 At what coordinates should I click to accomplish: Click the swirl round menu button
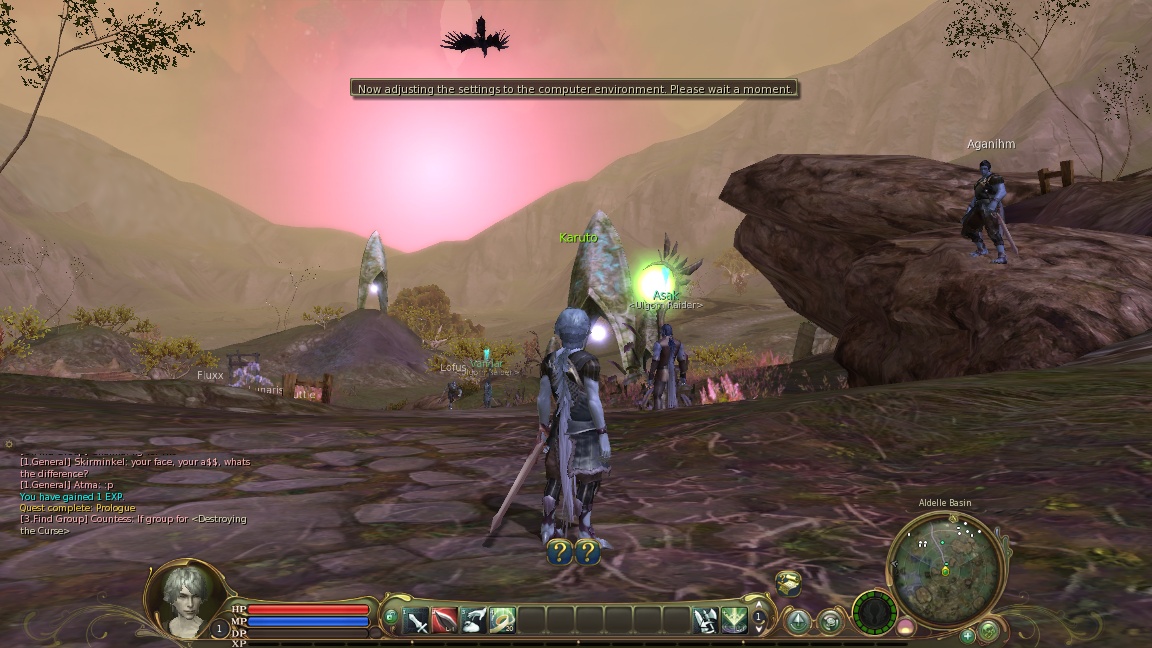(x=830, y=622)
